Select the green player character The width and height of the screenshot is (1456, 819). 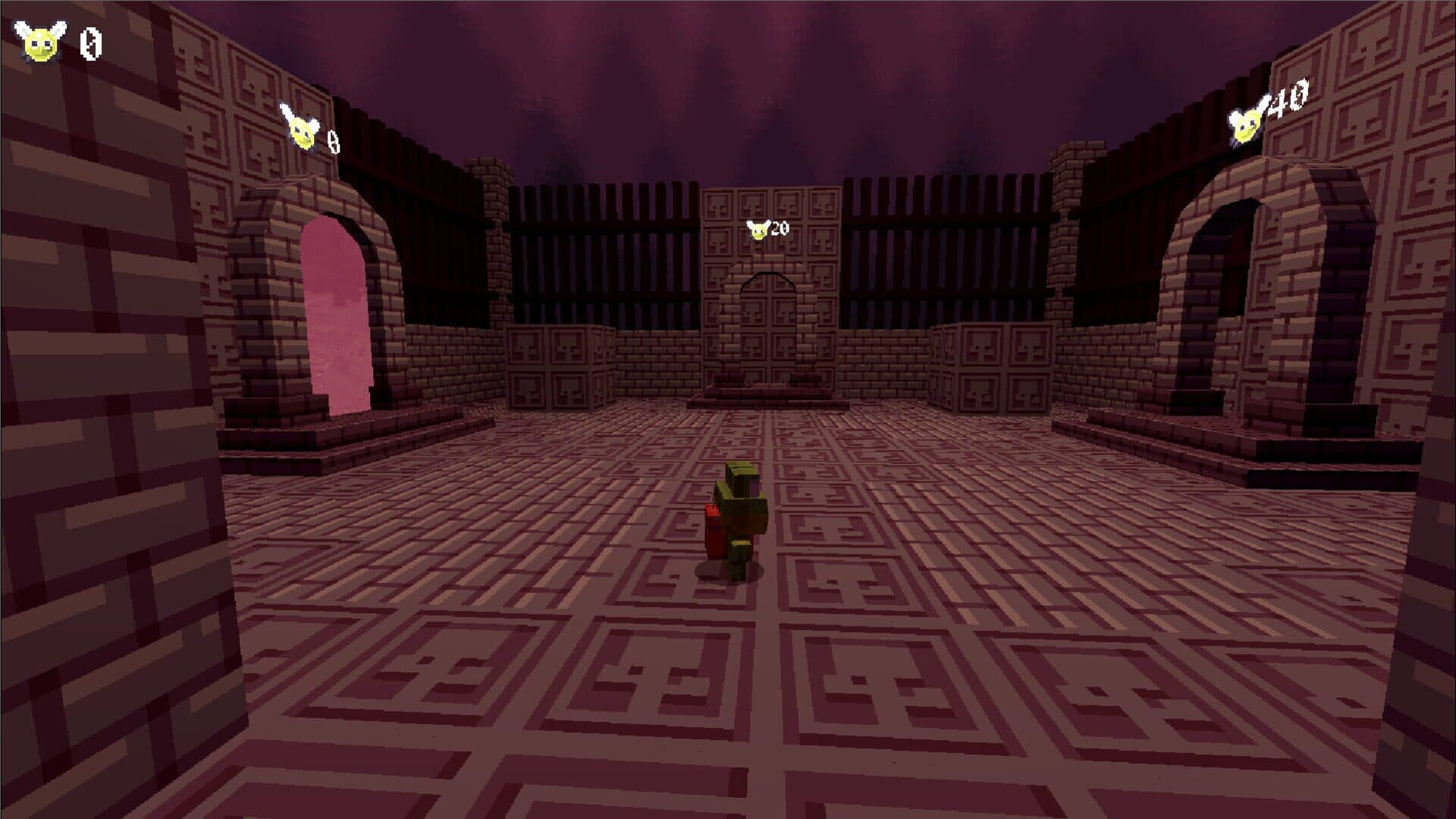coord(739,523)
